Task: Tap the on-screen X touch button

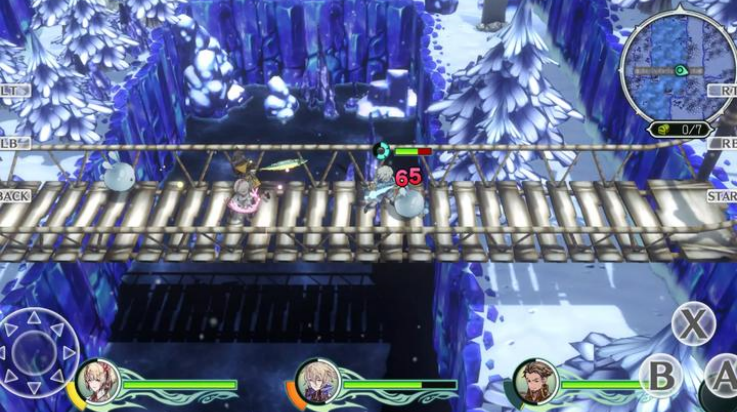Action: pos(692,323)
